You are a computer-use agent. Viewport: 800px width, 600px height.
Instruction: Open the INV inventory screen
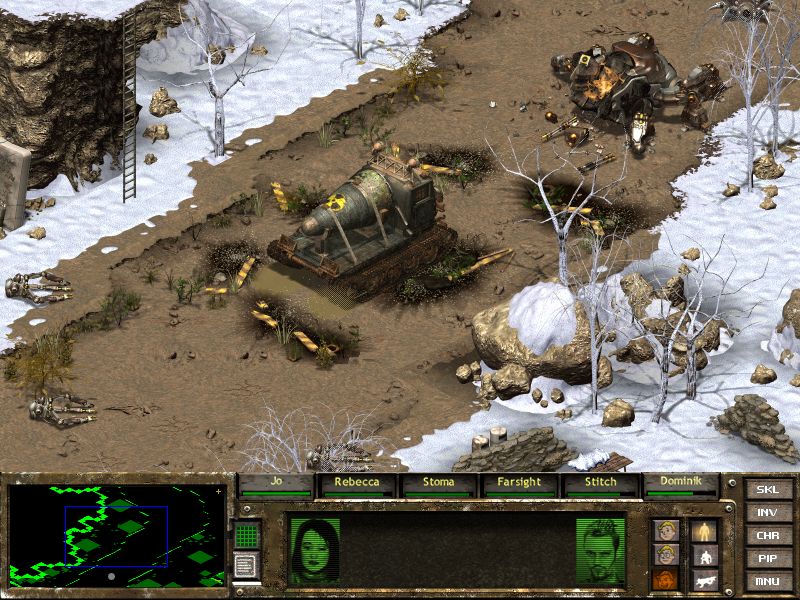(767, 513)
